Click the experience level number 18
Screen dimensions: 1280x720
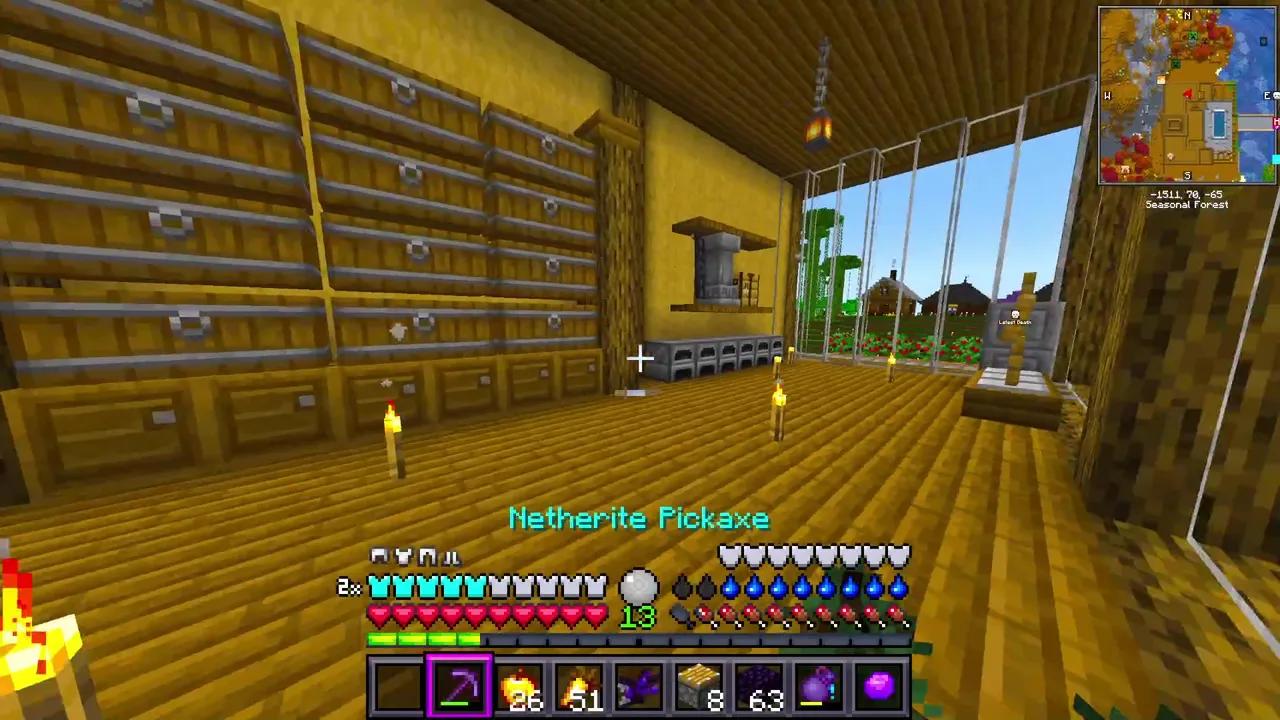[637, 617]
